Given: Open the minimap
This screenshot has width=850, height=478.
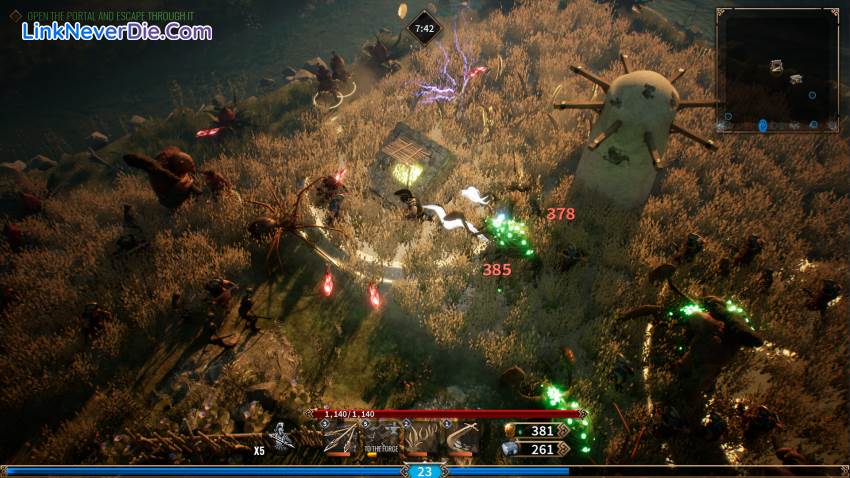Looking at the screenshot, I should pos(777,70).
